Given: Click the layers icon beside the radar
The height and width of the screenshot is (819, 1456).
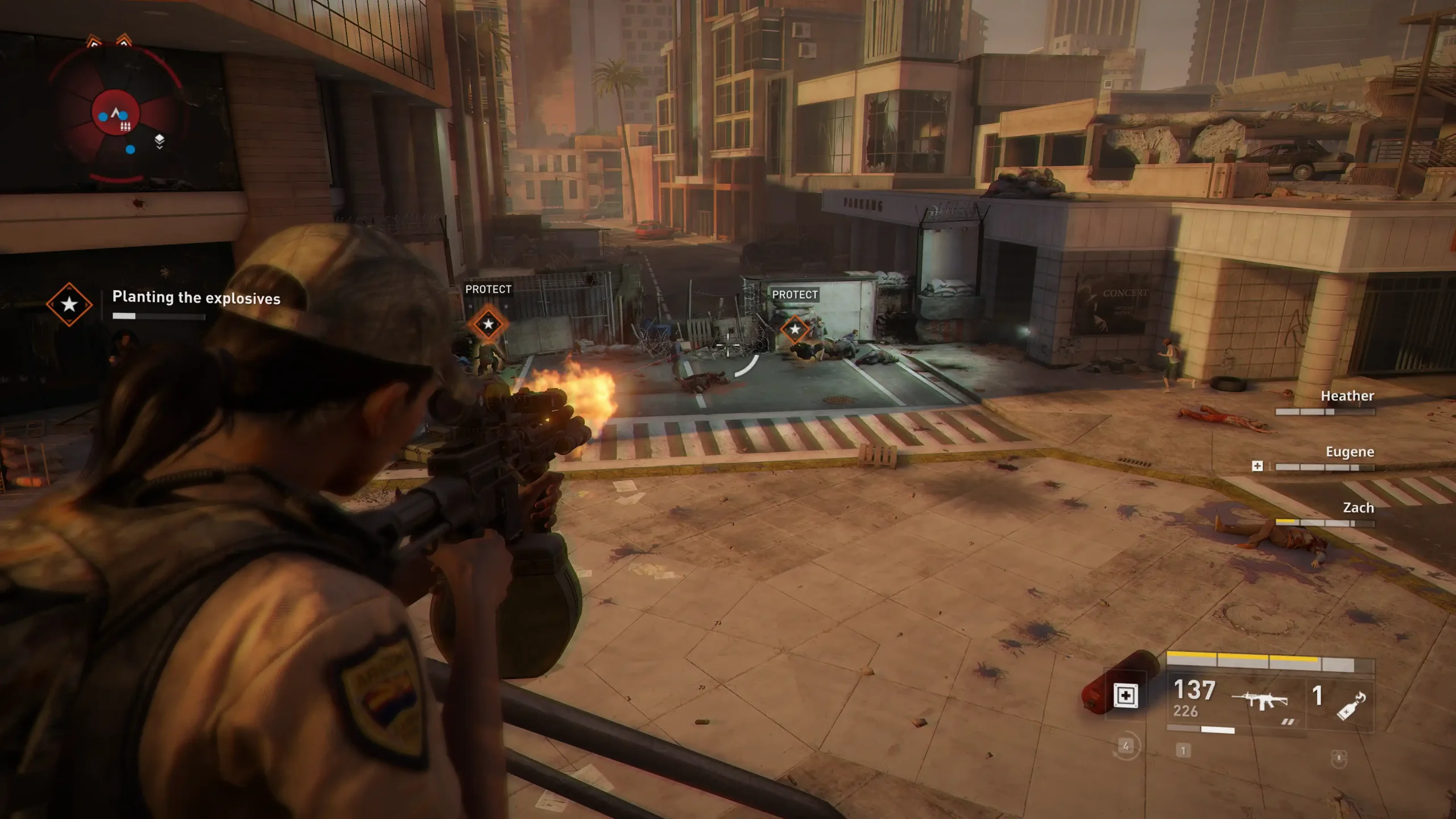Looking at the screenshot, I should click(159, 141).
